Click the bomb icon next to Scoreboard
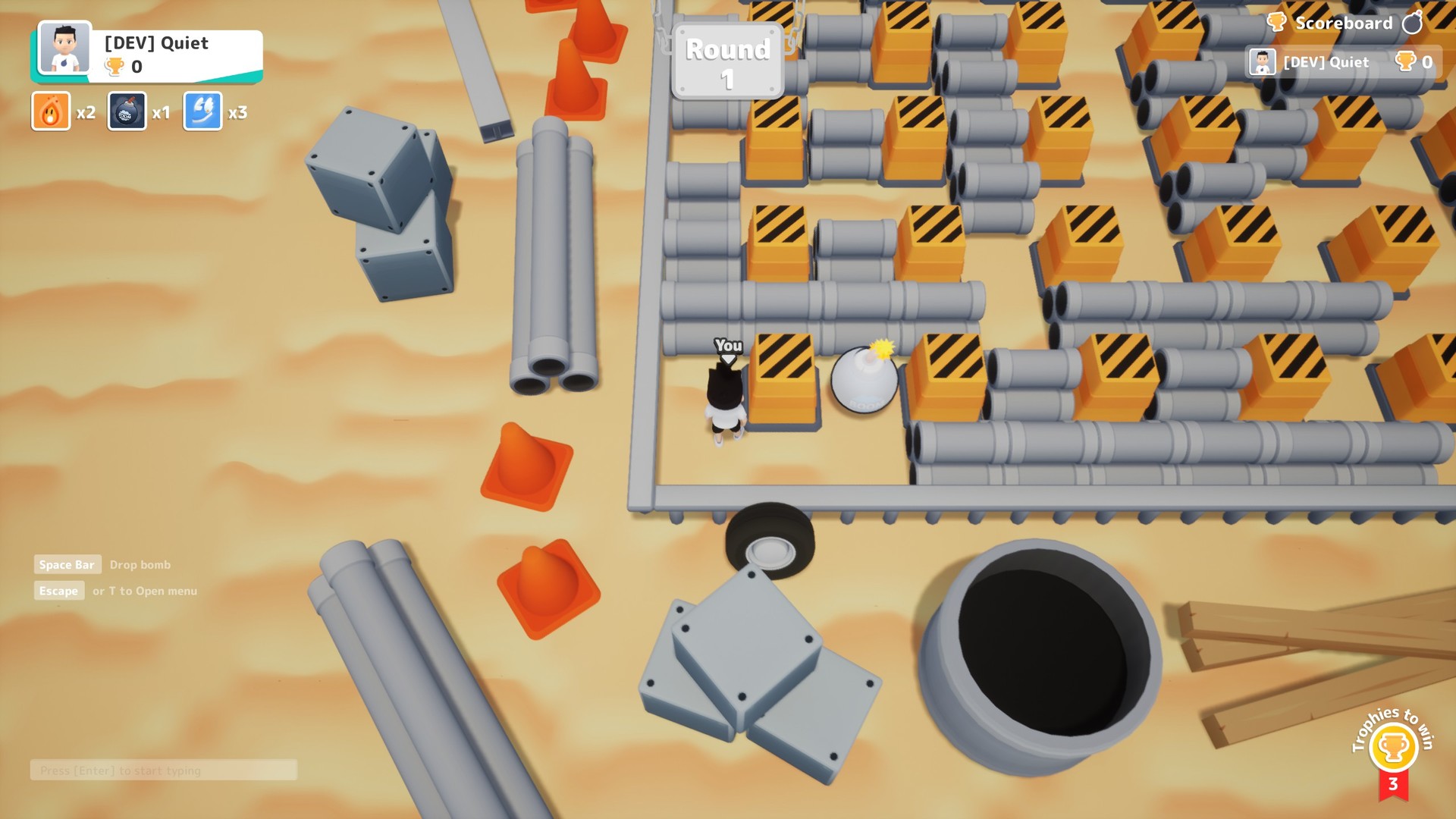Image resolution: width=1456 pixels, height=819 pixels. pyautogui.click(x=1412, y=23)
